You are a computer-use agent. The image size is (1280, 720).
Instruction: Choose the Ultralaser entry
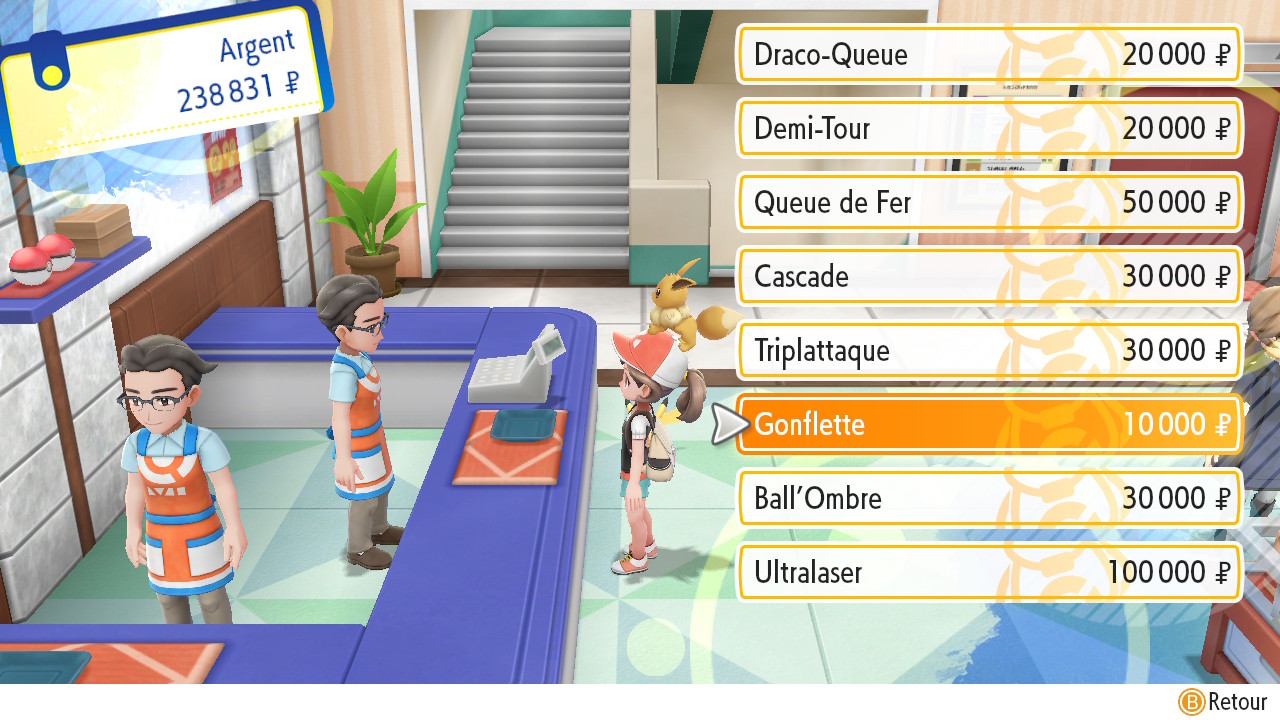(x=988, y=572)
